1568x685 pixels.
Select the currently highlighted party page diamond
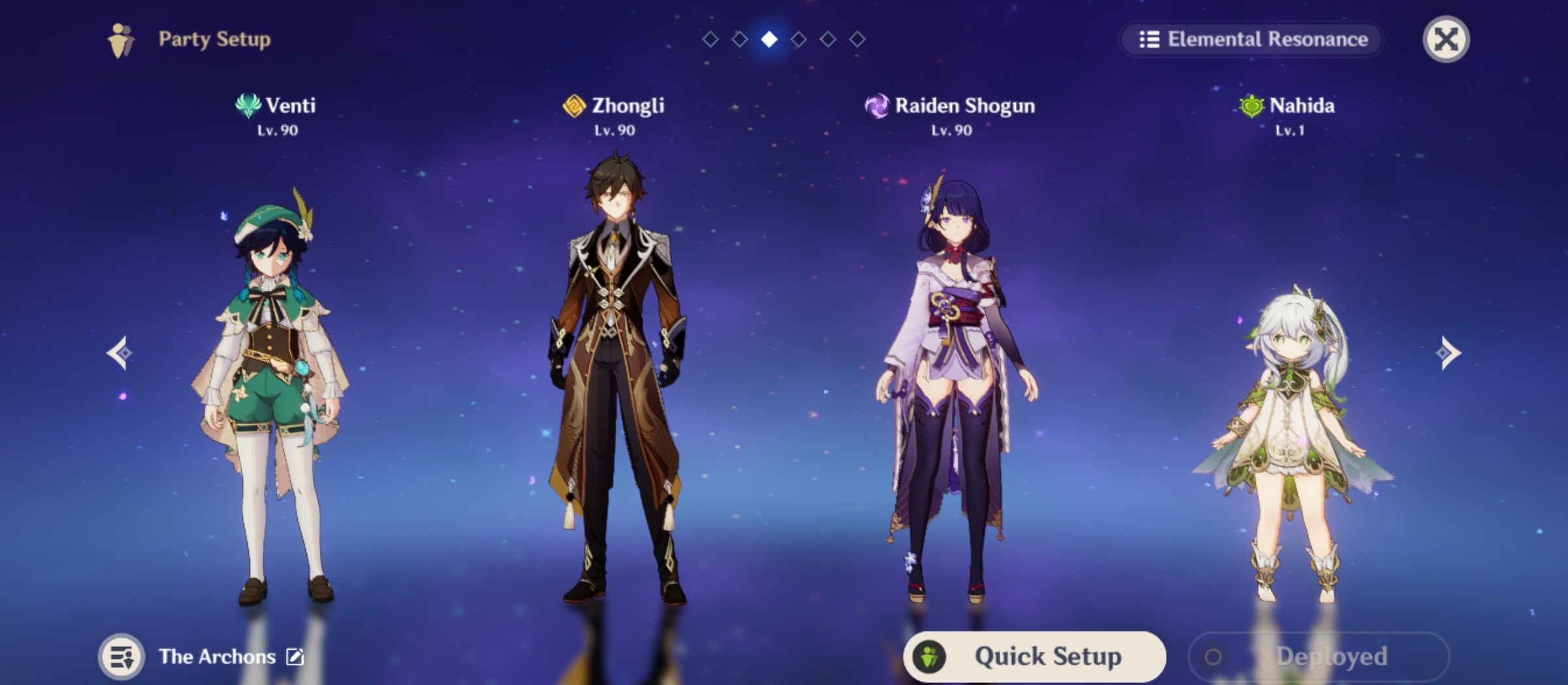point(769,40)
